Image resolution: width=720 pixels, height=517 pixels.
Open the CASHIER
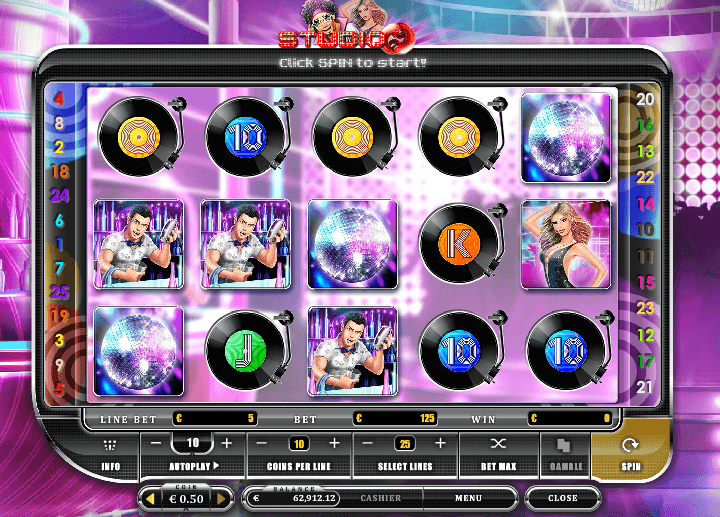pyautogui.click(x=380, y=498)
